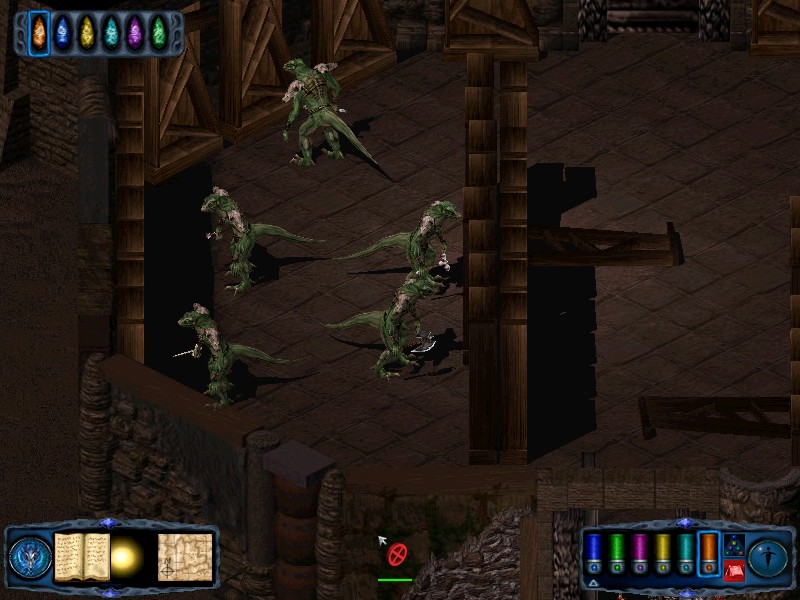
Task: Click the red camp tent button
Action: click(733, 570)
